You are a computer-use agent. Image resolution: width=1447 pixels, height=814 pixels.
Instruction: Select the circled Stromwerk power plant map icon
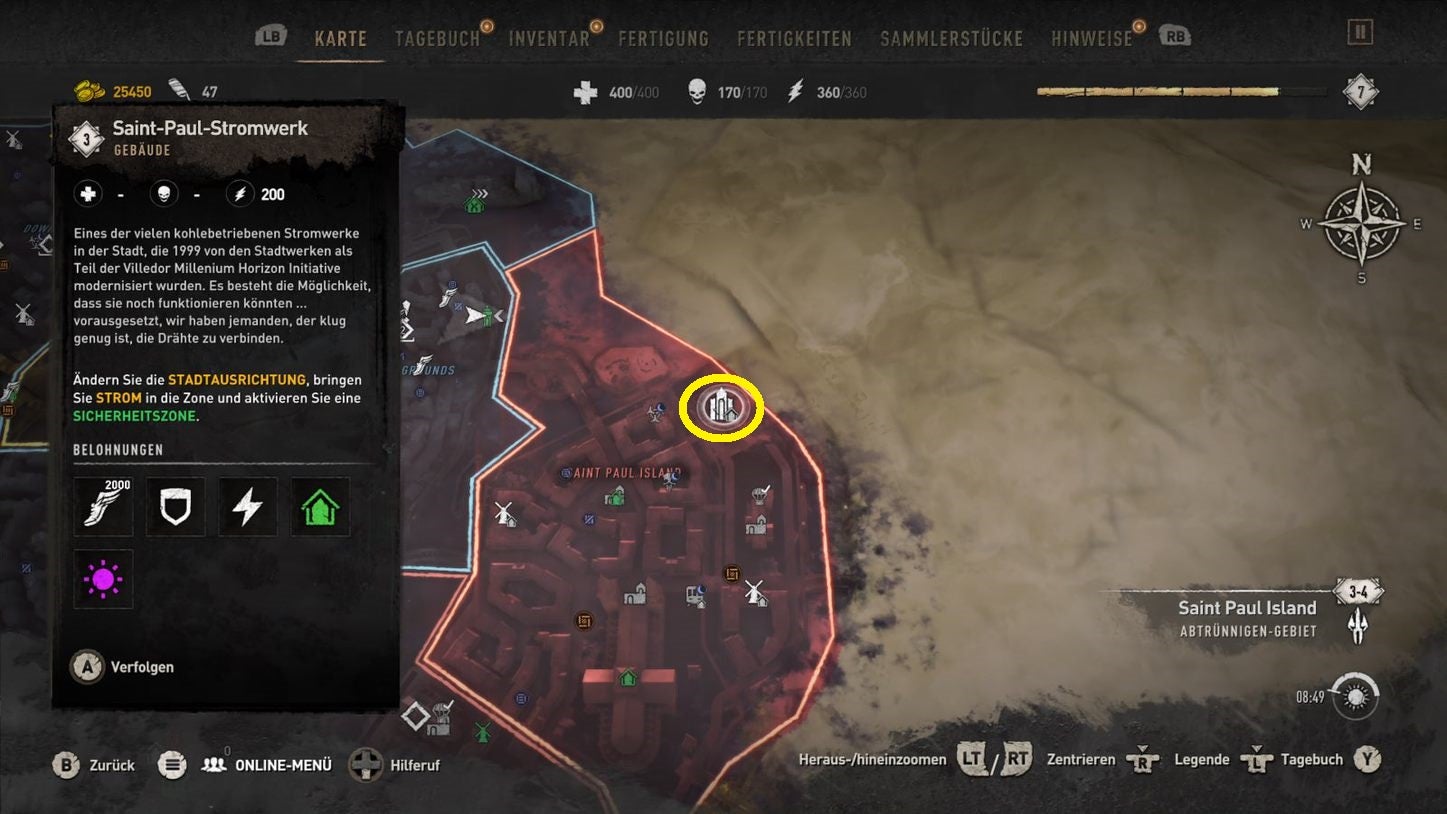pos(722,406)
